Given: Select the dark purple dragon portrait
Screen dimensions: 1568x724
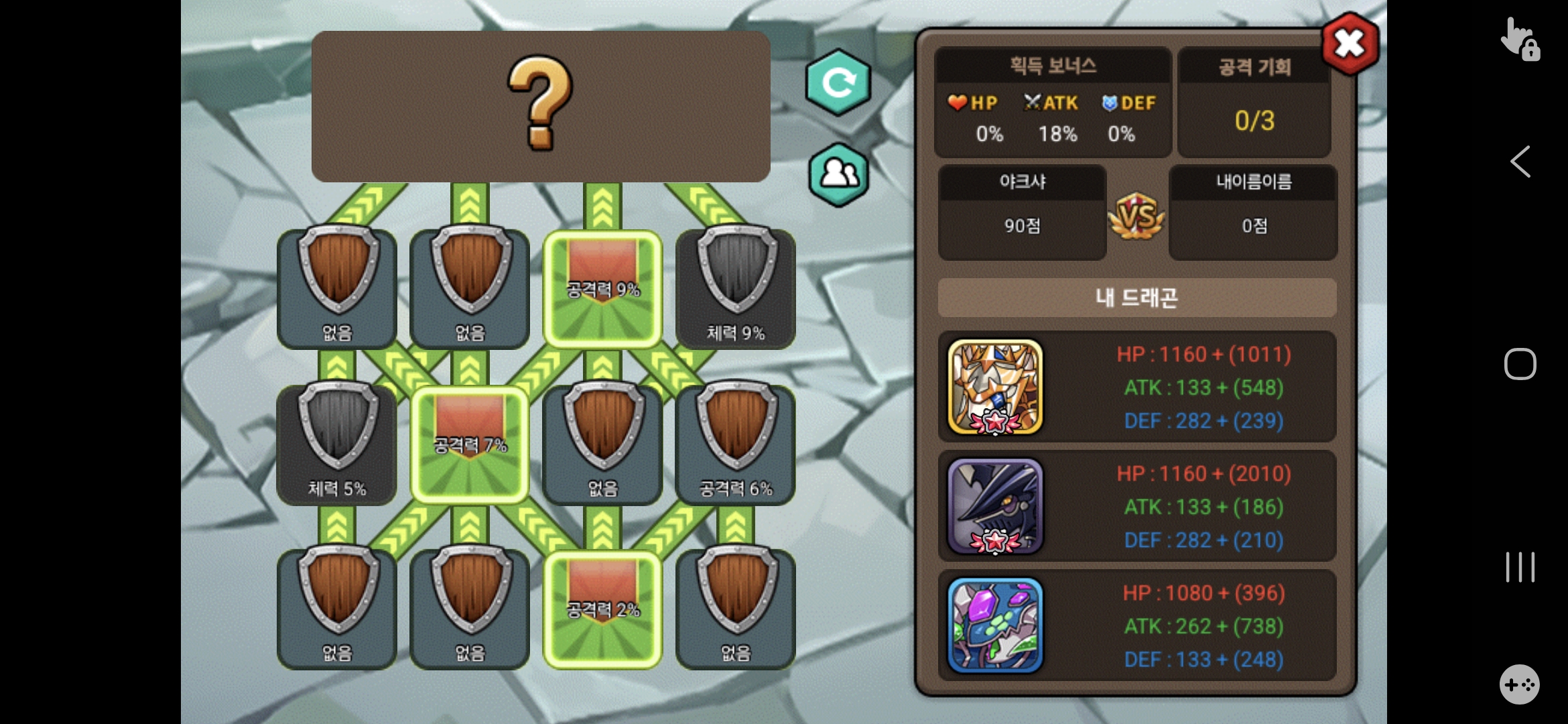Looking at the screenshot, I should [995, 506].
